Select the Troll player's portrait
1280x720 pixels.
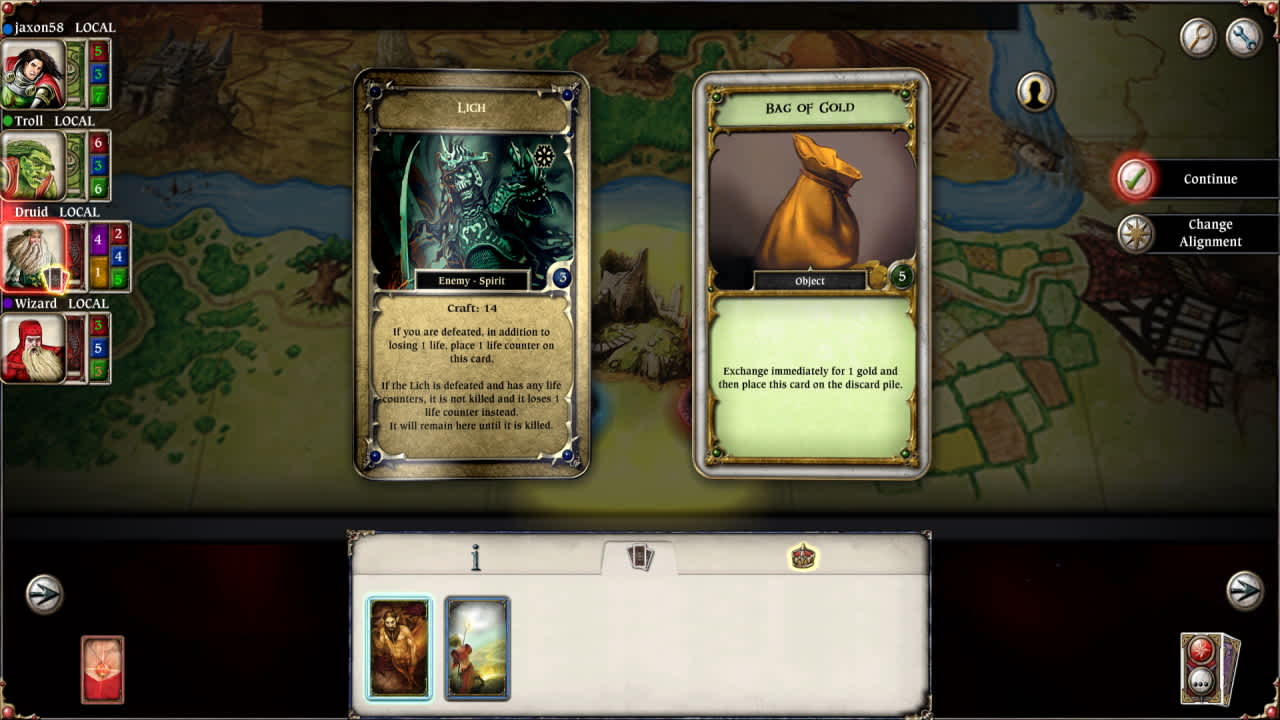tap(32, 166)
